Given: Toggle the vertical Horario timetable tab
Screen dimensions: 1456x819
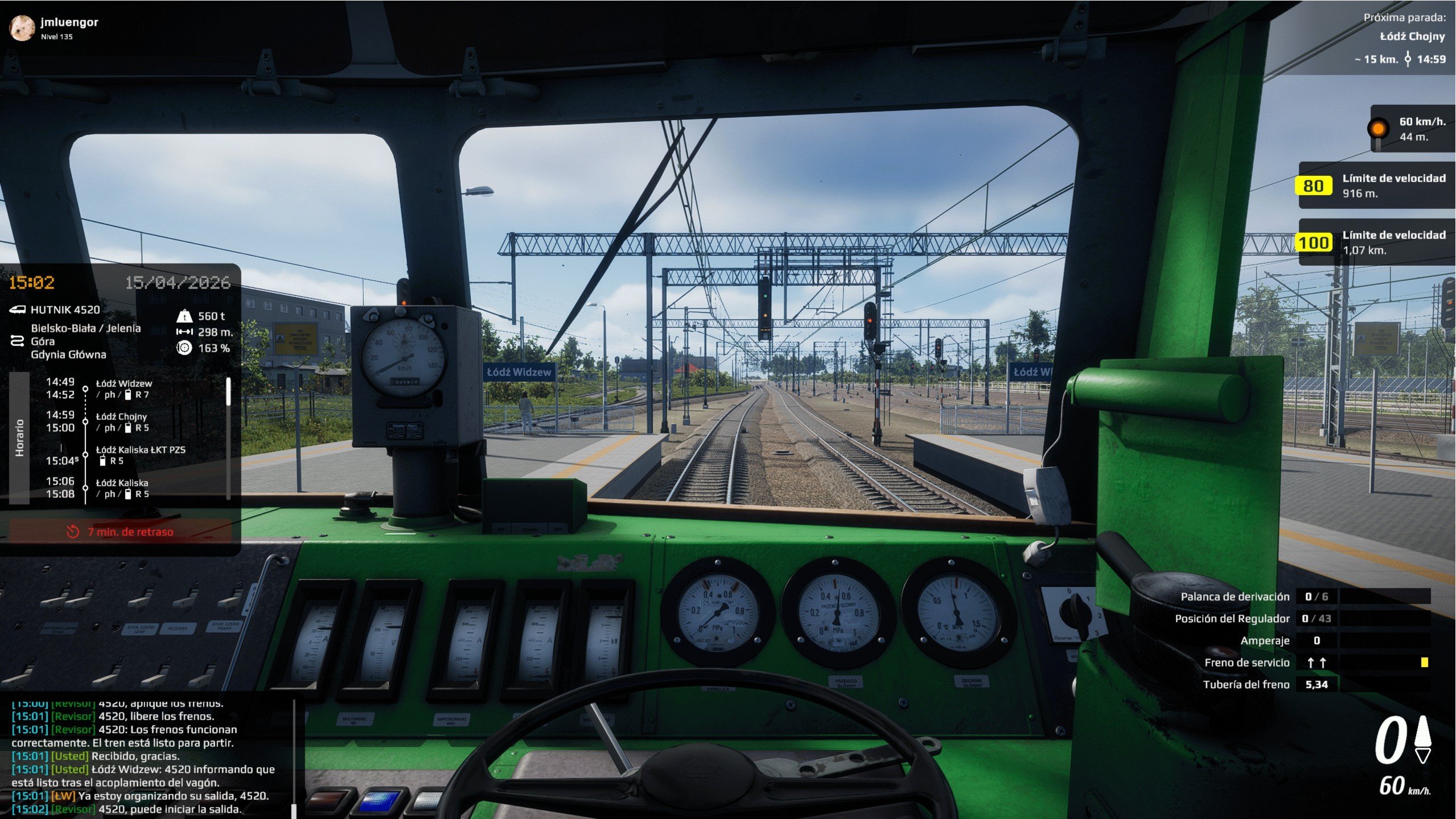Looking at the screenshot, I should [19, 438].
